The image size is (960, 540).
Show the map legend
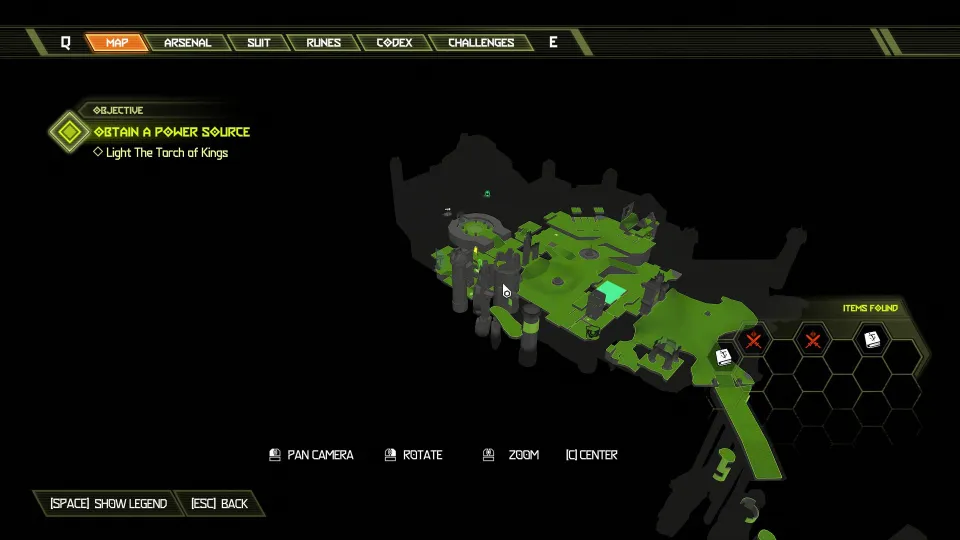point(108,504)
